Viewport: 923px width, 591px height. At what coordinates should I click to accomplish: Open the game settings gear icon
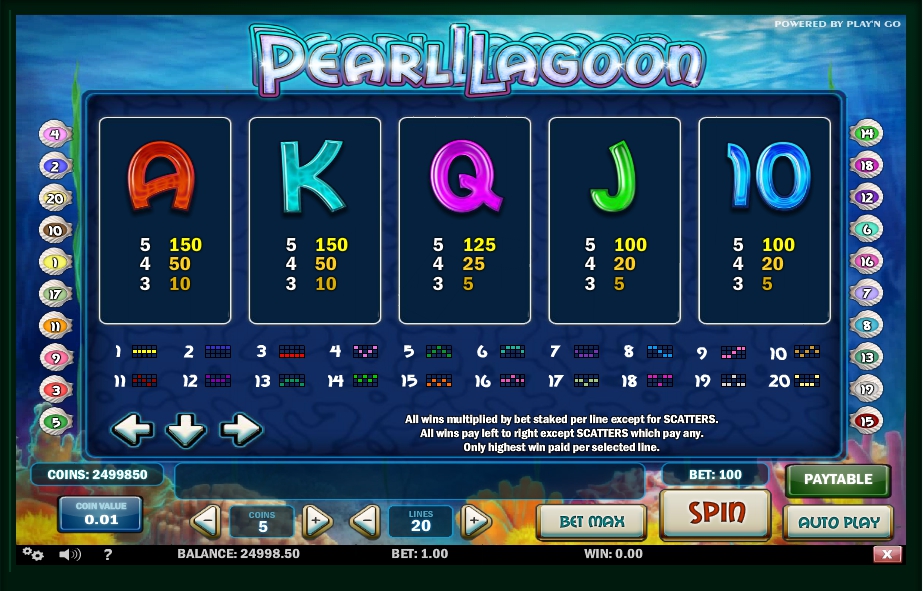coord(33,554)
